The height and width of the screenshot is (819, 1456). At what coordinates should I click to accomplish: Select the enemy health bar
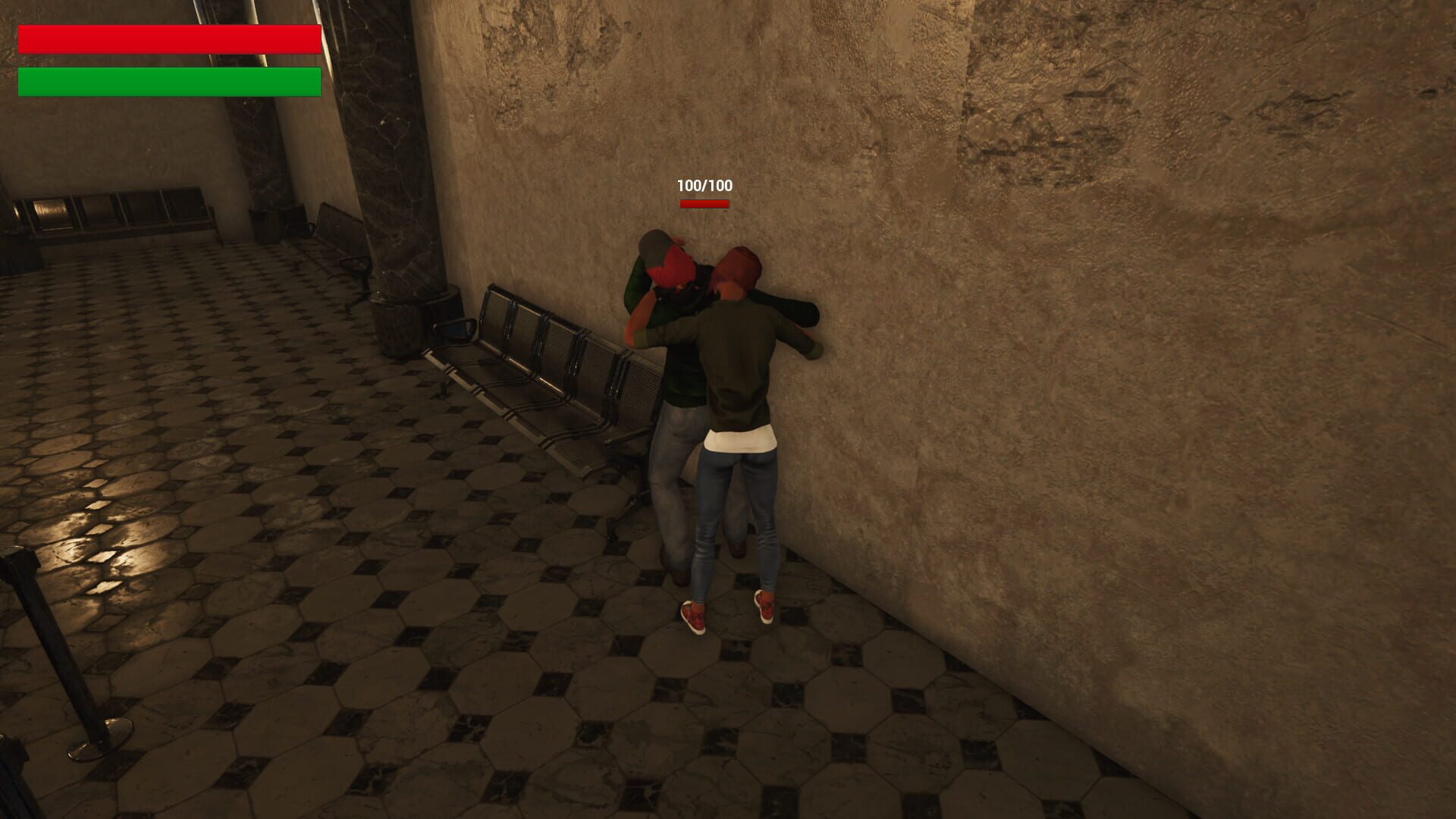point(704,203)
